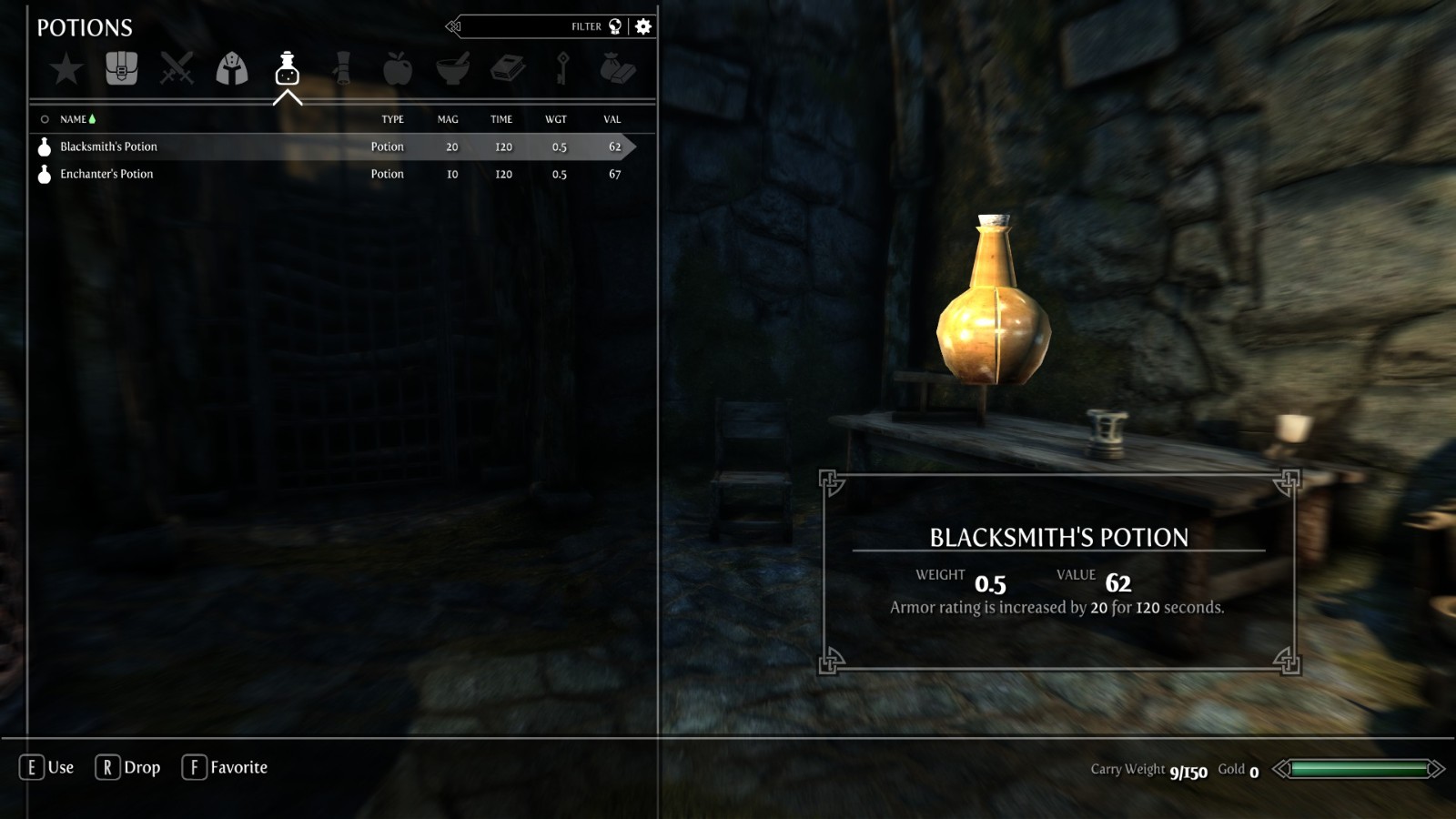Sort potions by WGT column
Screen dimensions: 1456x819
556,119
